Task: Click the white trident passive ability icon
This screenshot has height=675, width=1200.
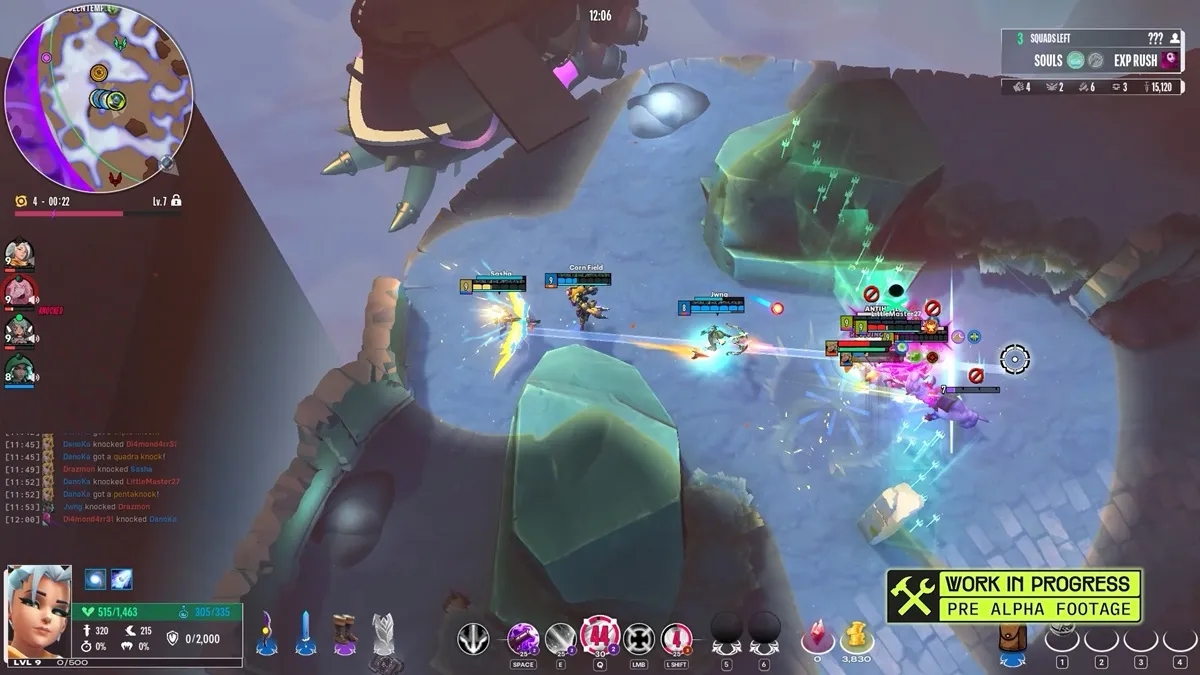Action: (x=473, y=638)
